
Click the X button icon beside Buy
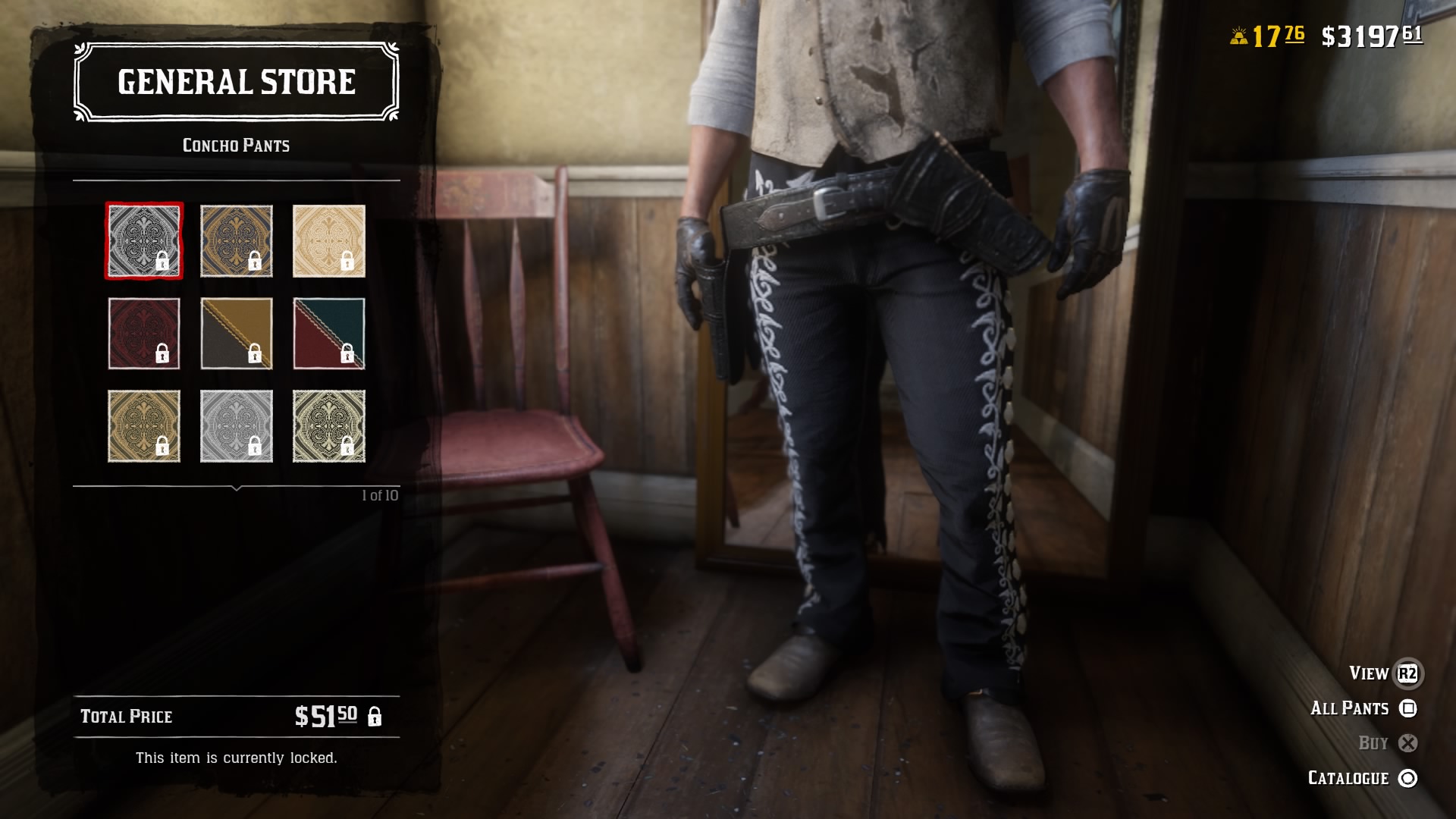point(1407,743)
